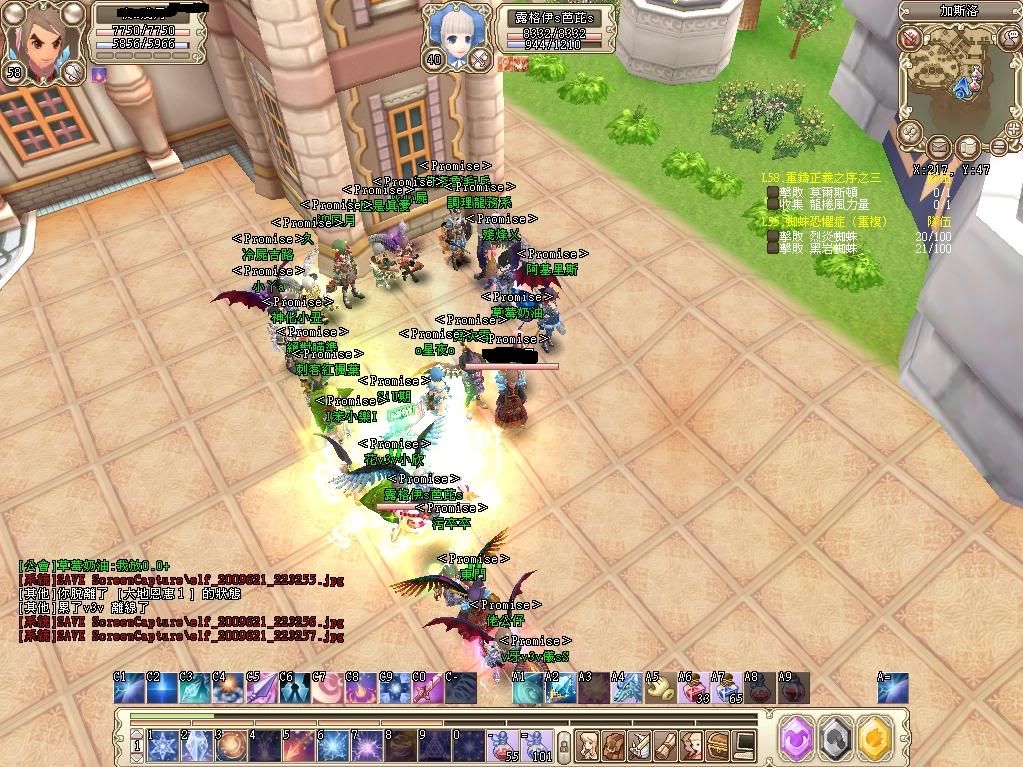Select quest 重鑄正義之序之三 in tracker
The height and width of the screenshot is (767, 1023).
820,177
